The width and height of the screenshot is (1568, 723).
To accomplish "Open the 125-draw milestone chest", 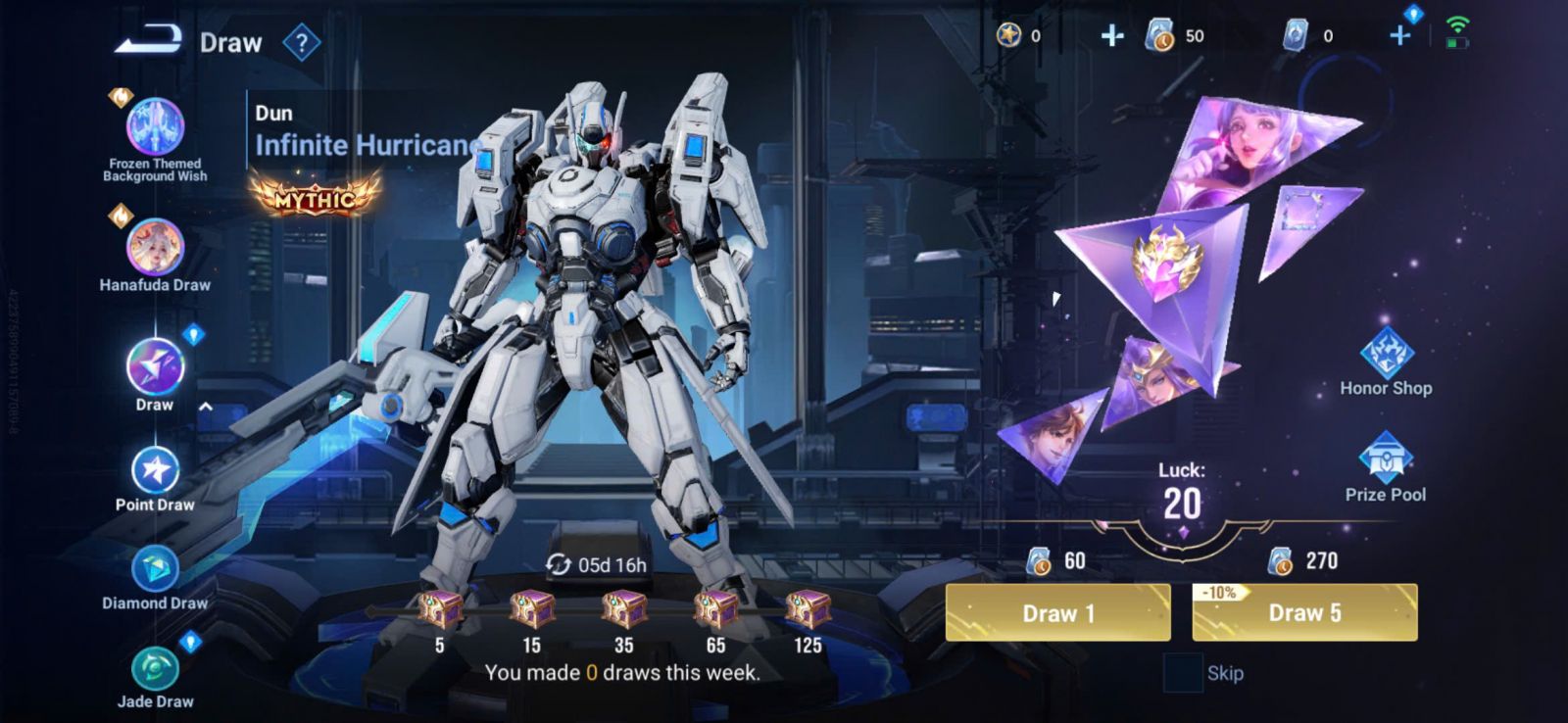I will click(808, 609).
